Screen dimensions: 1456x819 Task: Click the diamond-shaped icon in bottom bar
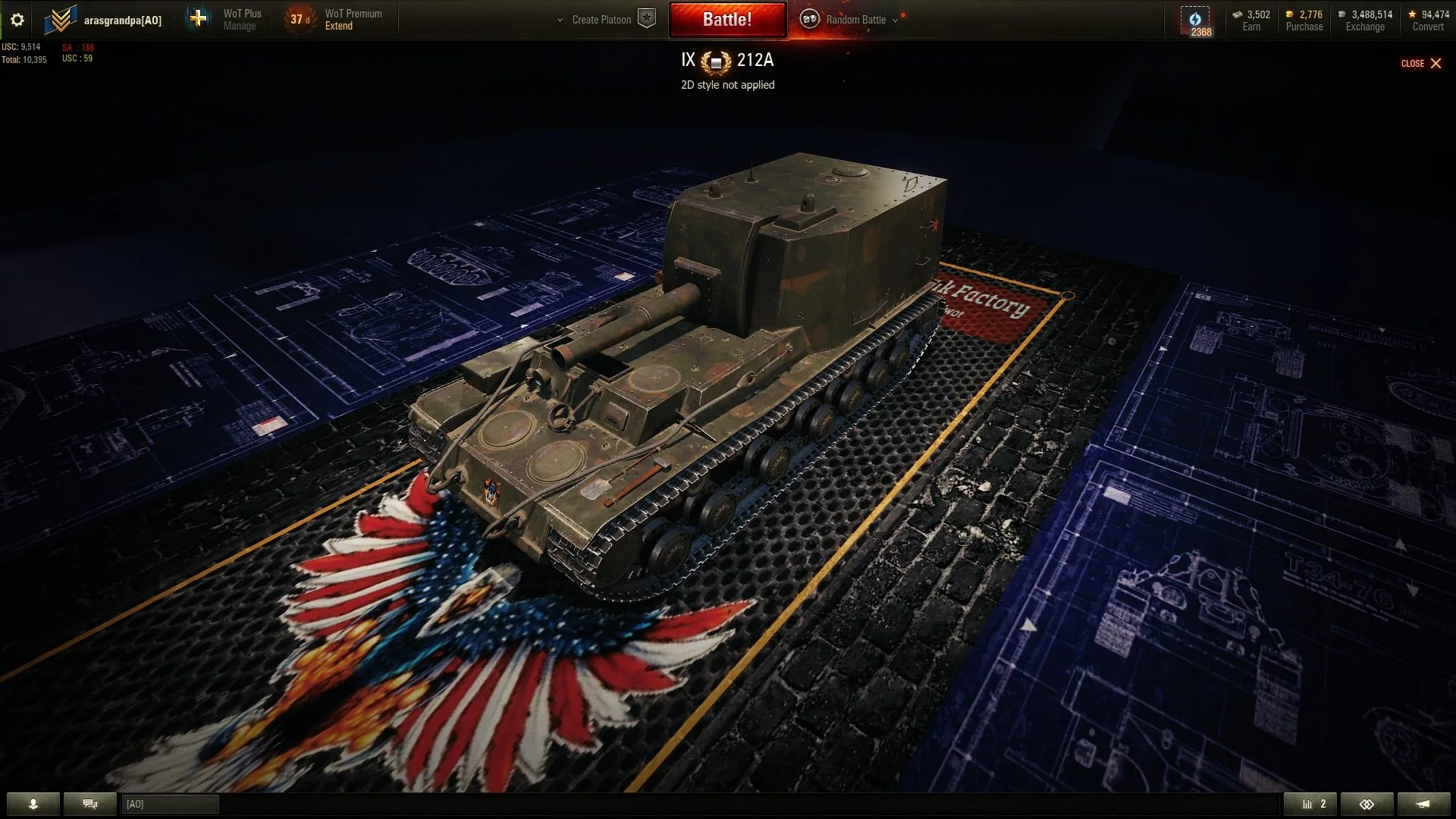coord(1367,804)
